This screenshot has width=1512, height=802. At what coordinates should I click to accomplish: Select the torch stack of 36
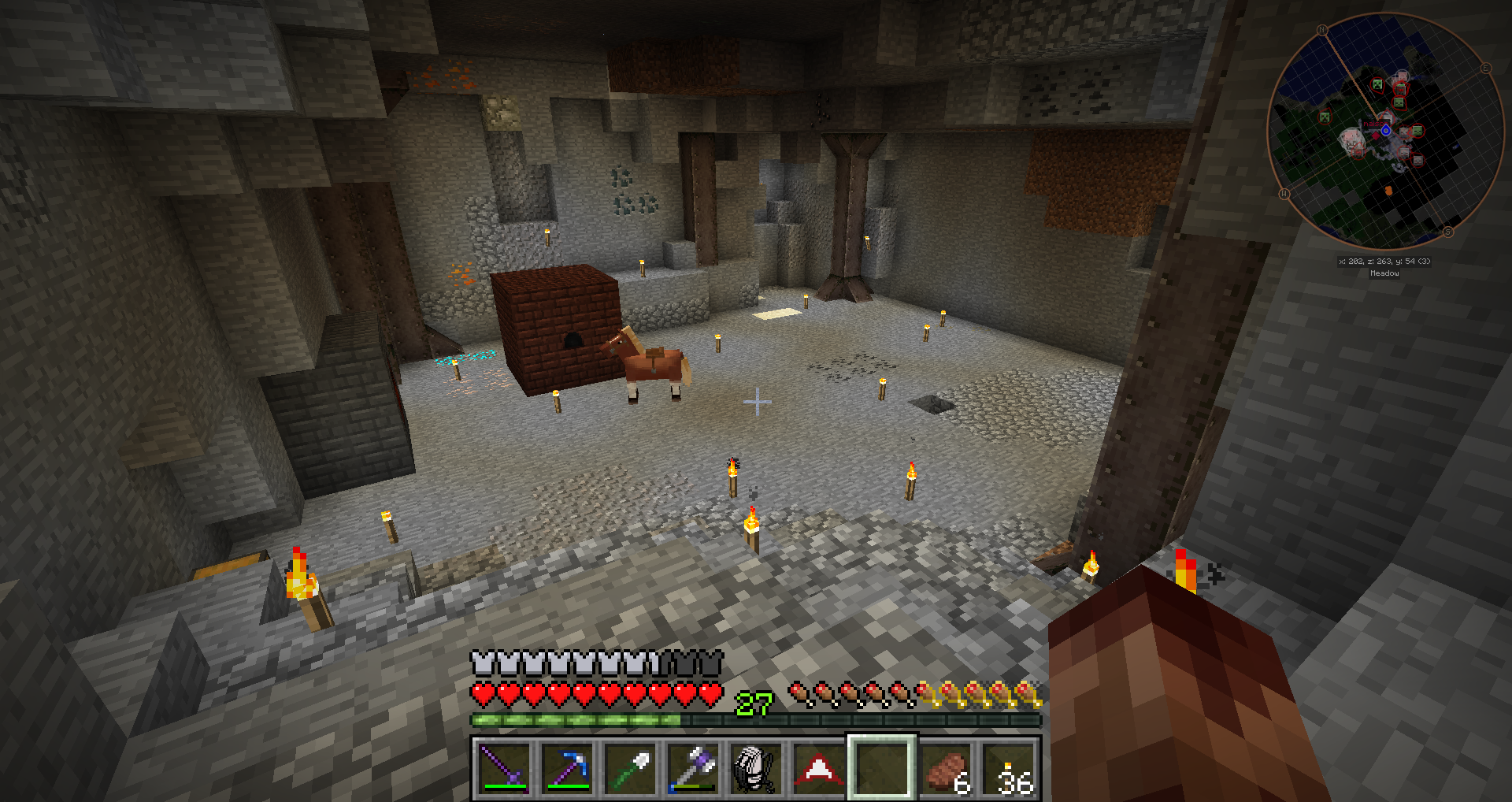pos(1008,767)
